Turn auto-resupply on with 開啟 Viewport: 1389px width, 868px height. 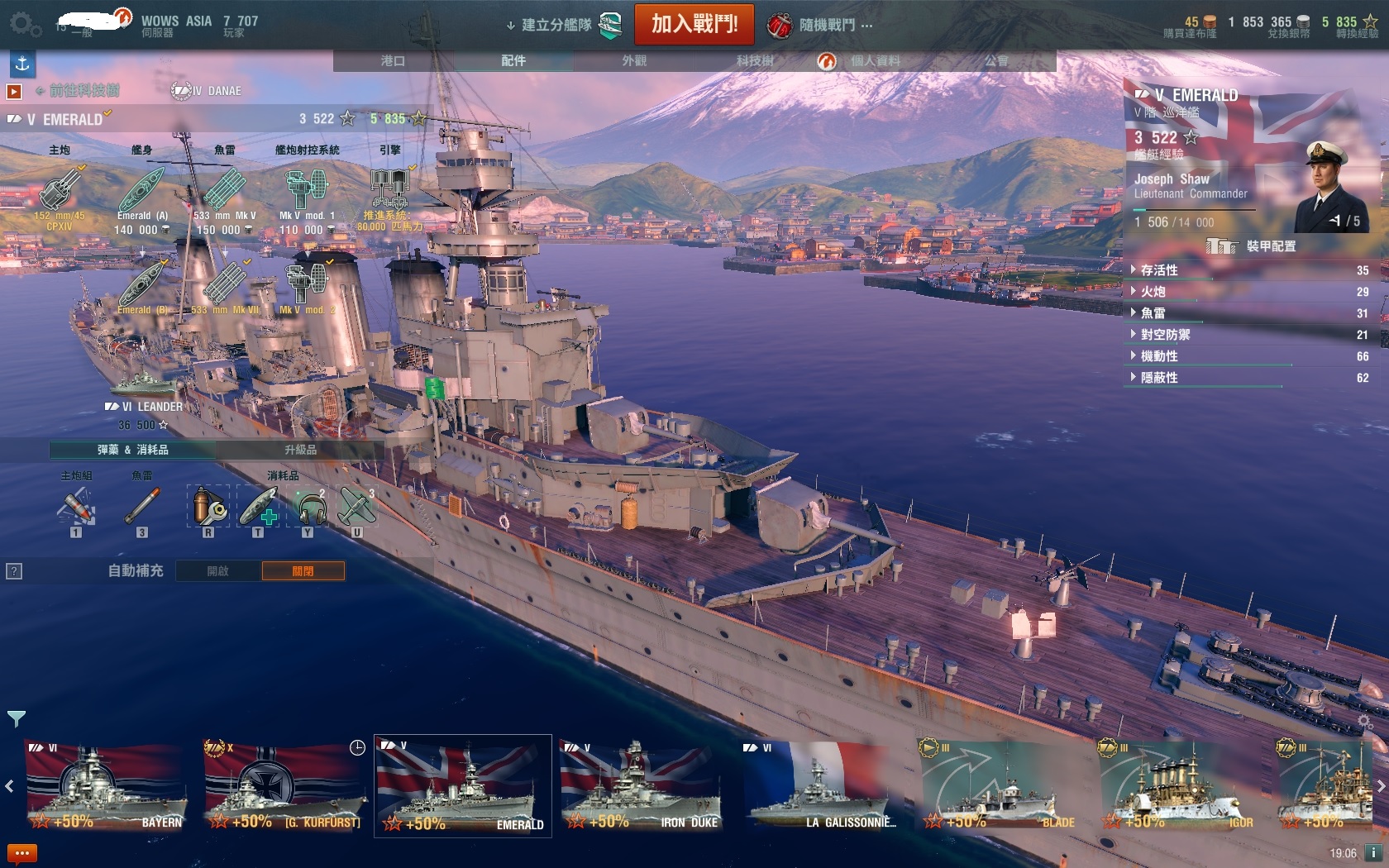pyautogui.click(x=217, y=570)
